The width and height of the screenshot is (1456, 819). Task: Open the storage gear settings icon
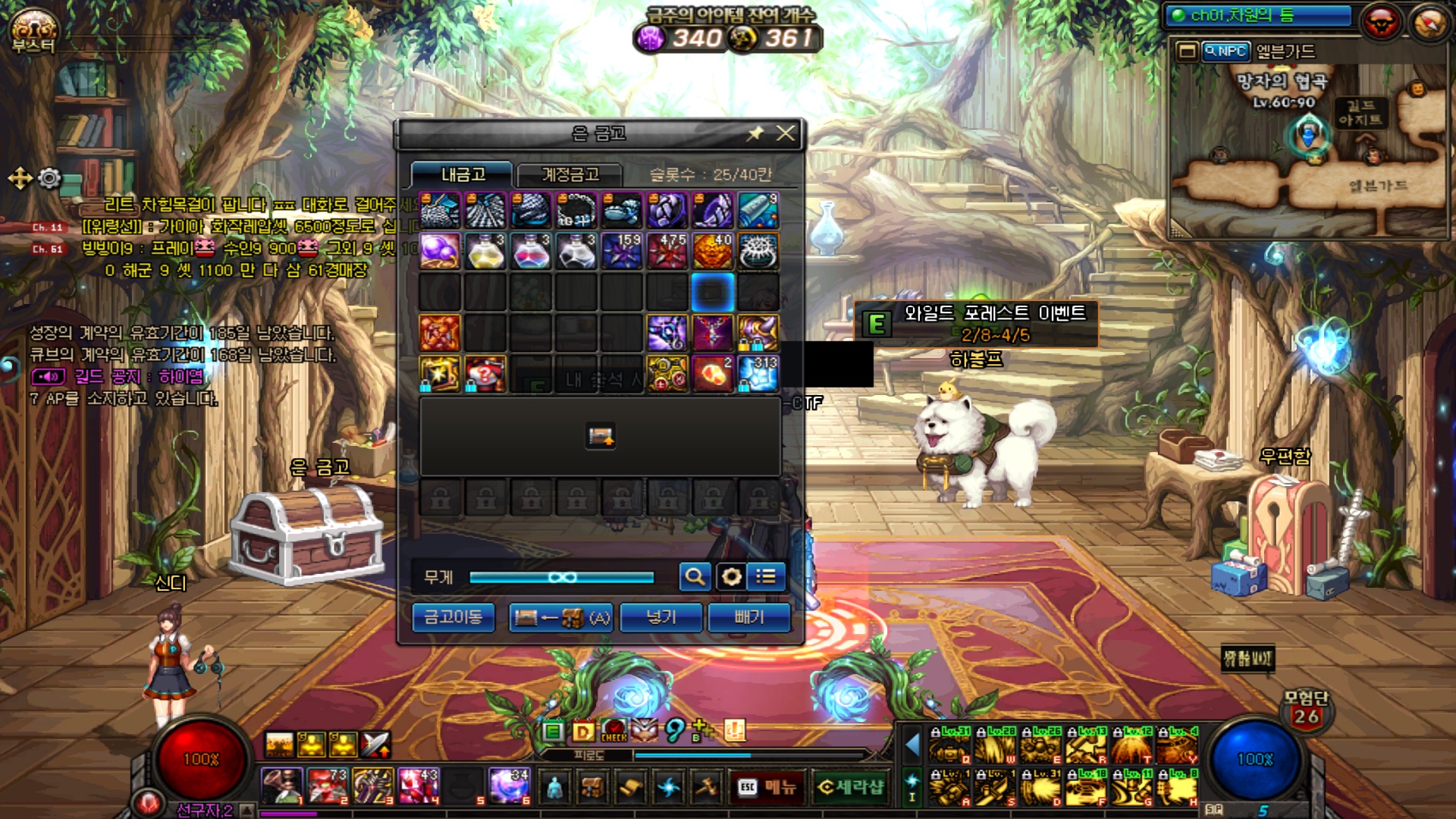pyautogui.click(x=731, y=577)
